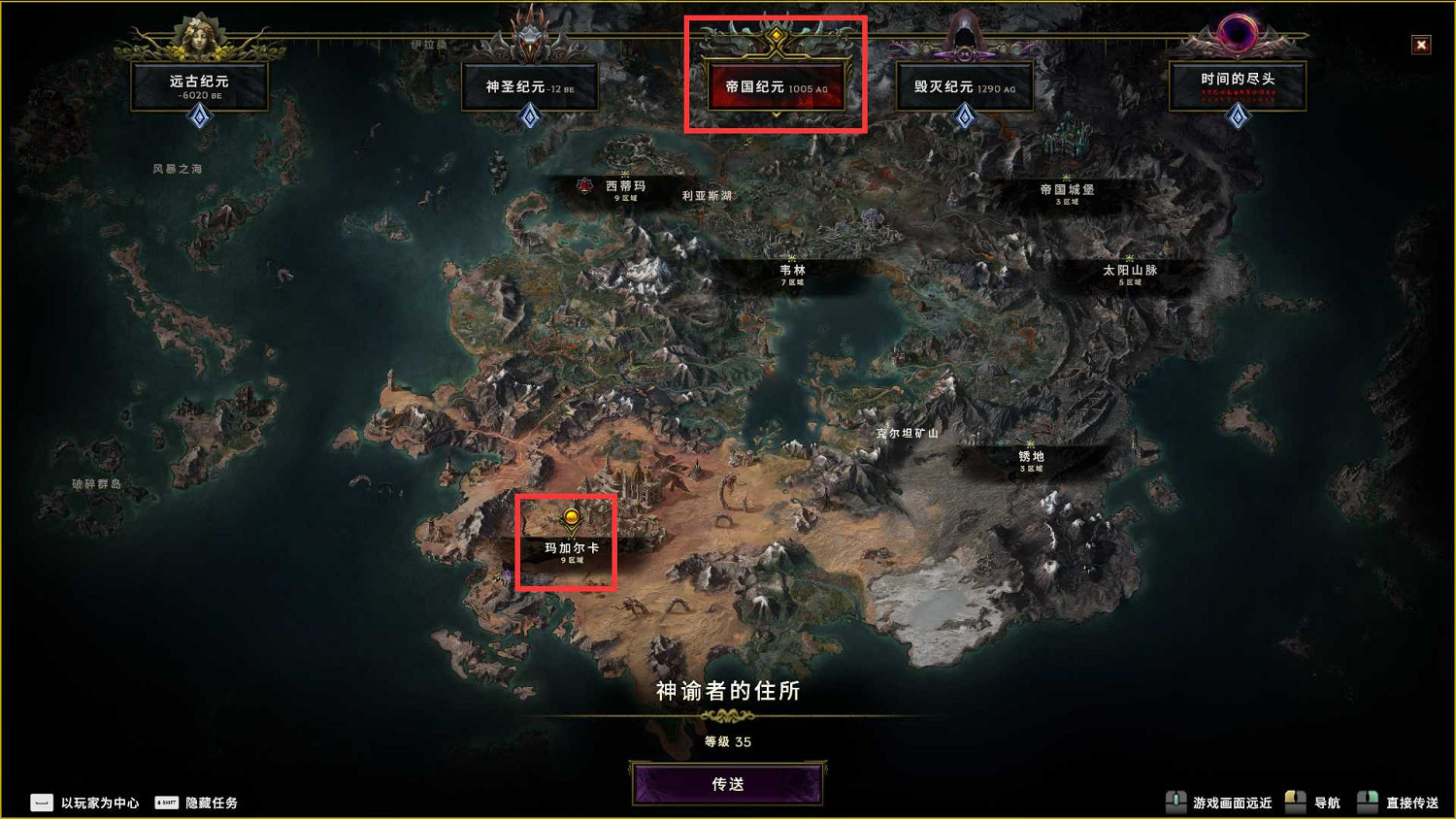1456x819 pixels.
Task: Toggle the left-mouse 导航 control
Action: pyautogui.click(x=1295, y=803)
